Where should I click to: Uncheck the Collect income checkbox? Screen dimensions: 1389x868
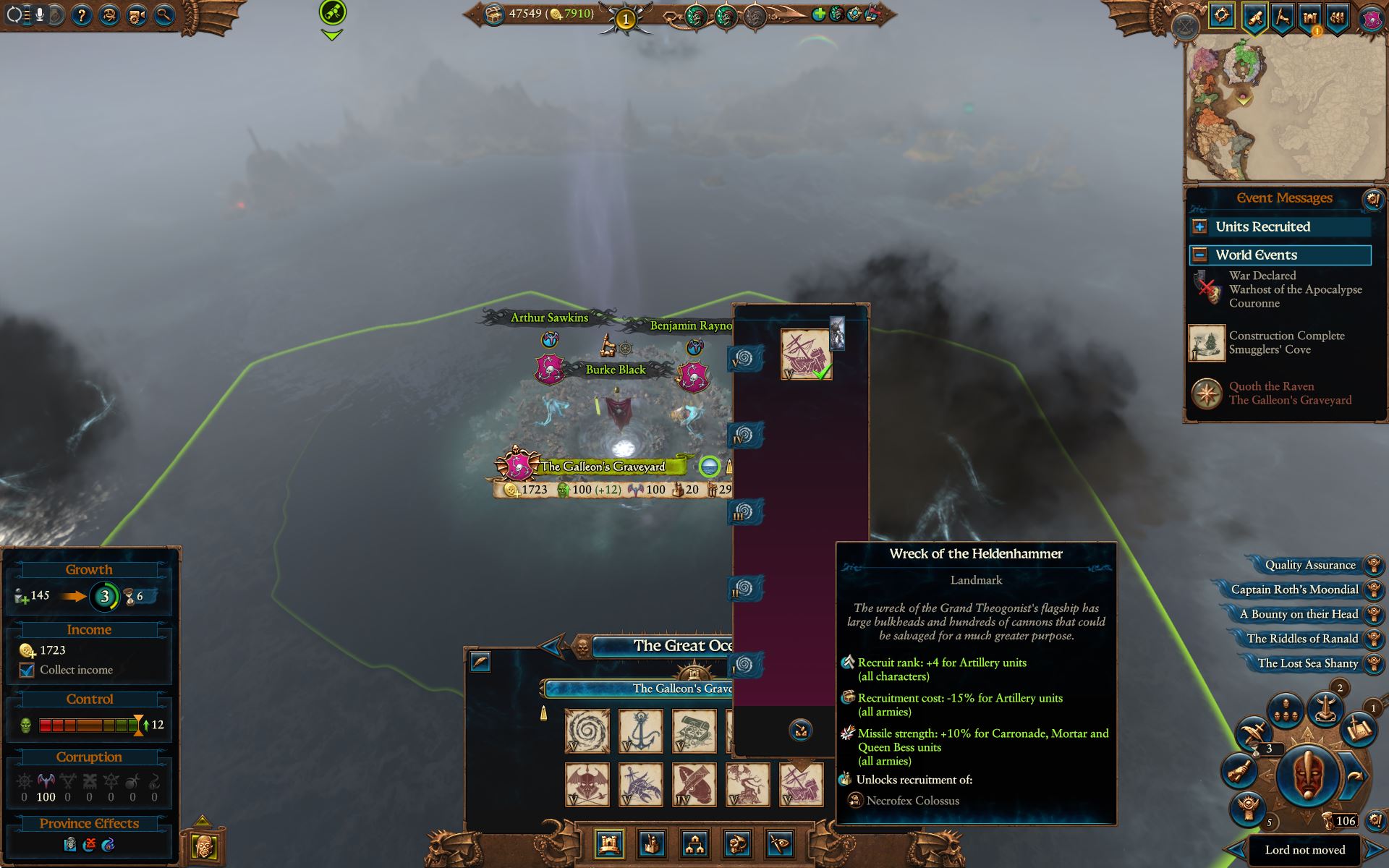pyautogui.click(x=27, y=670)
